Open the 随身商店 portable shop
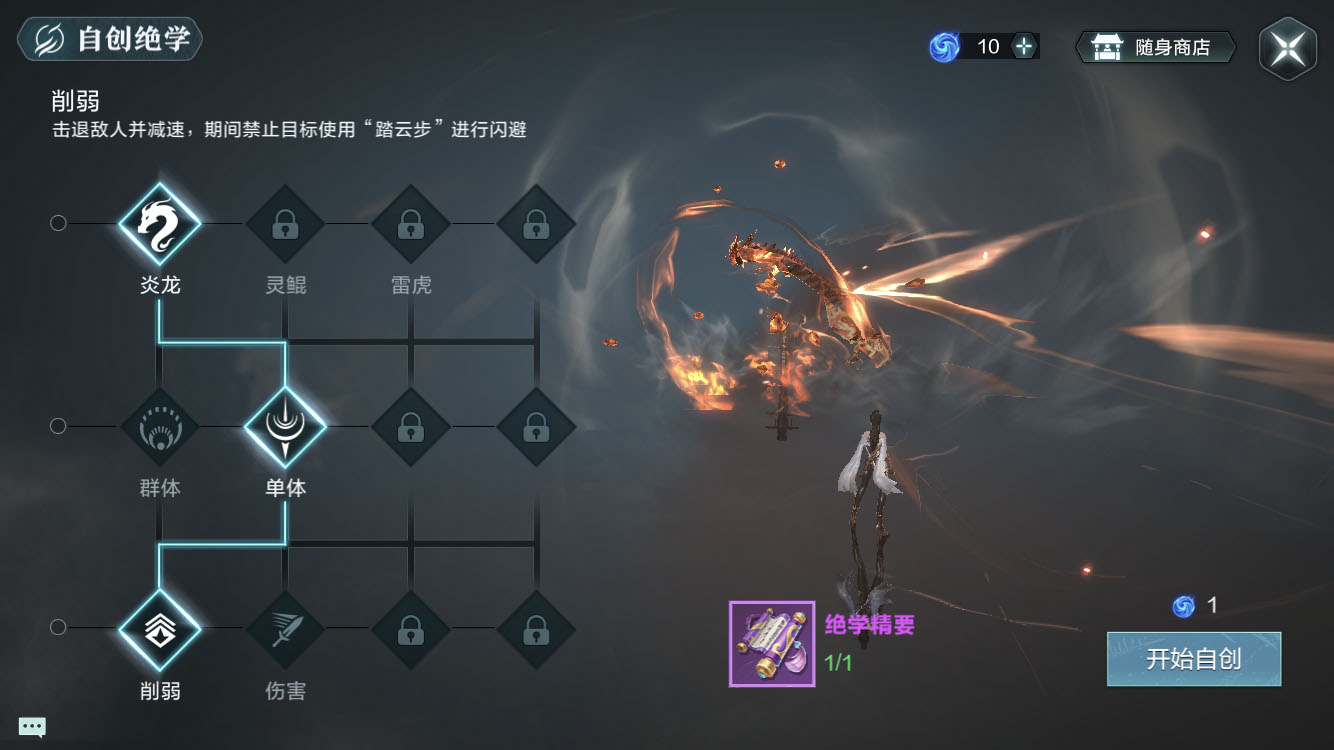This screenshot has width=1334, height=750. coord(1155,45)
